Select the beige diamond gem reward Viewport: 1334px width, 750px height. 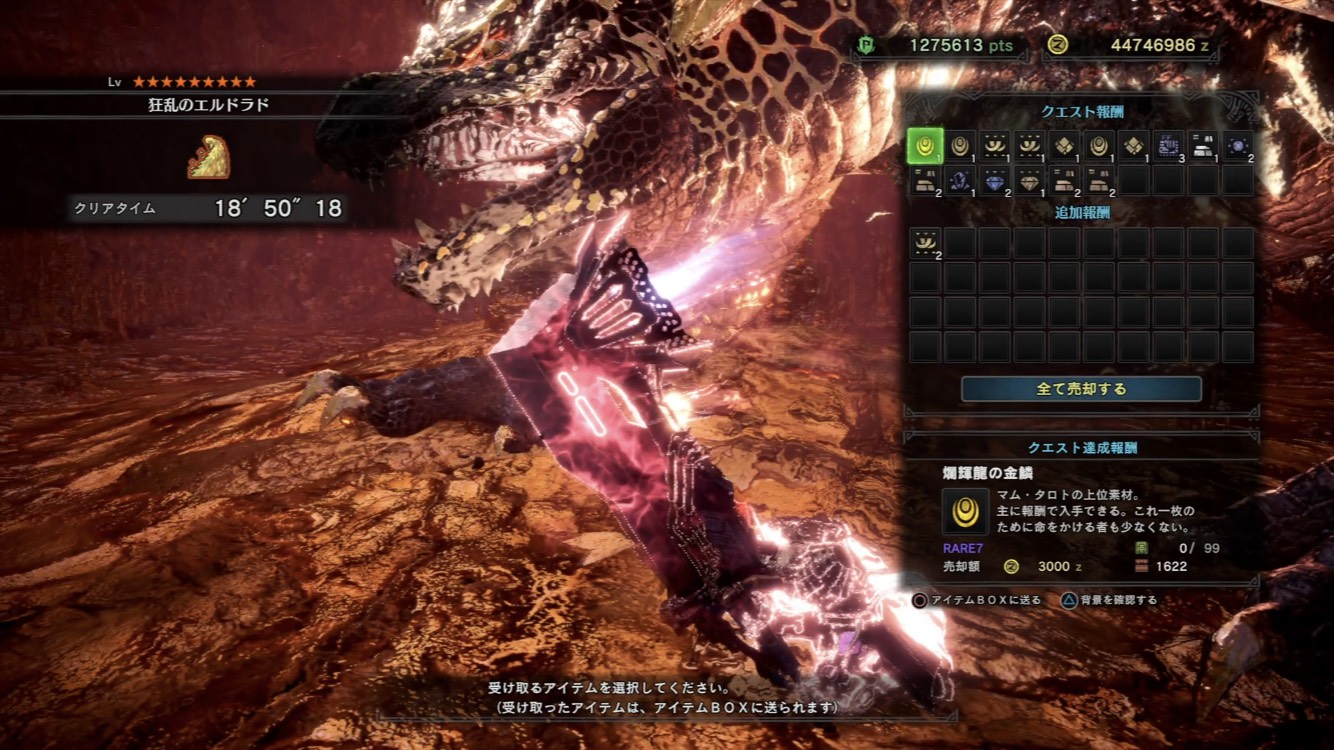click(1029, 181)
